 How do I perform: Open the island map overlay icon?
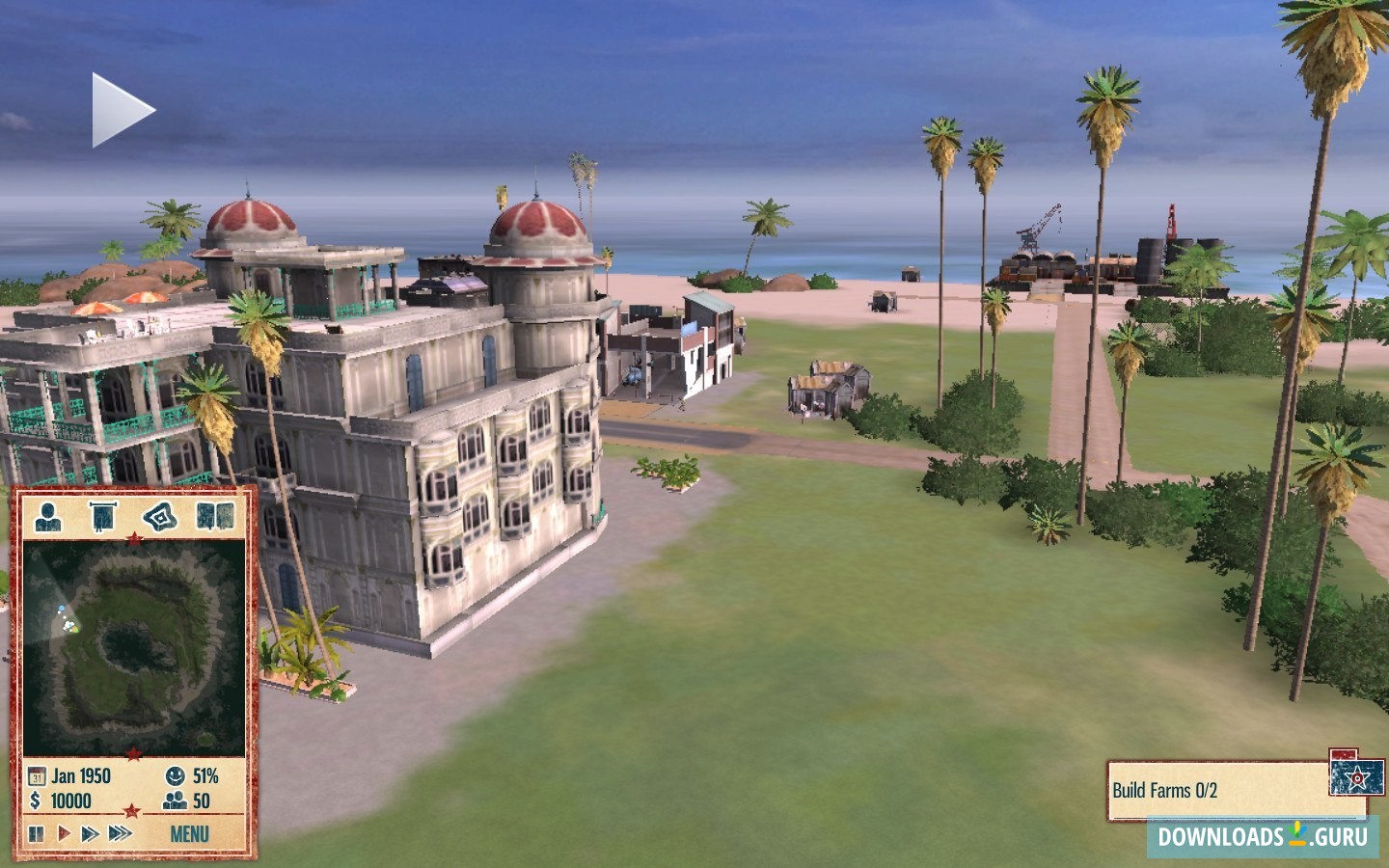161,517
